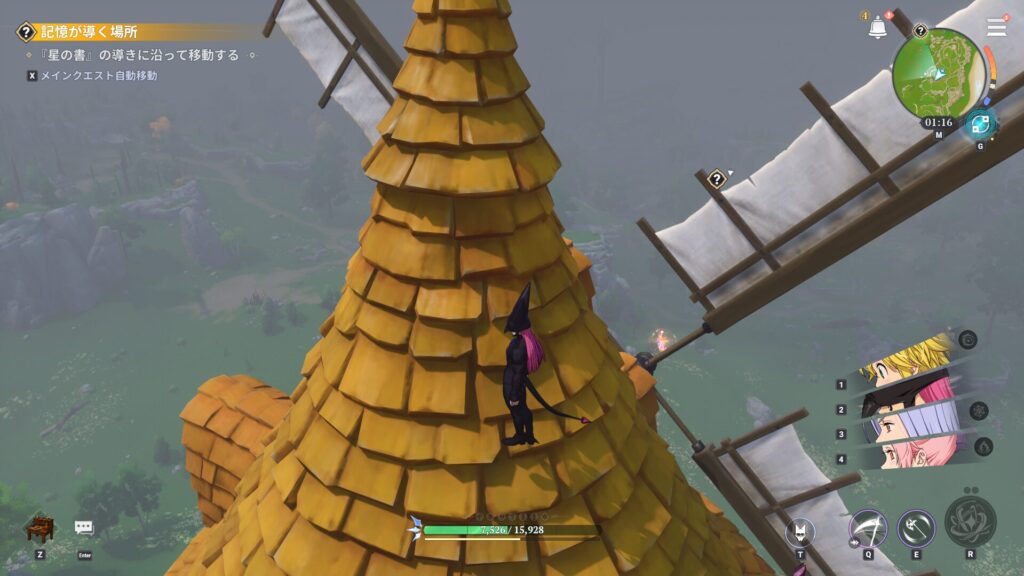Open the wooden chair icon
The width and height of the screenshot is (1024, 576).
pyautogui.click(x=39, y=527)
